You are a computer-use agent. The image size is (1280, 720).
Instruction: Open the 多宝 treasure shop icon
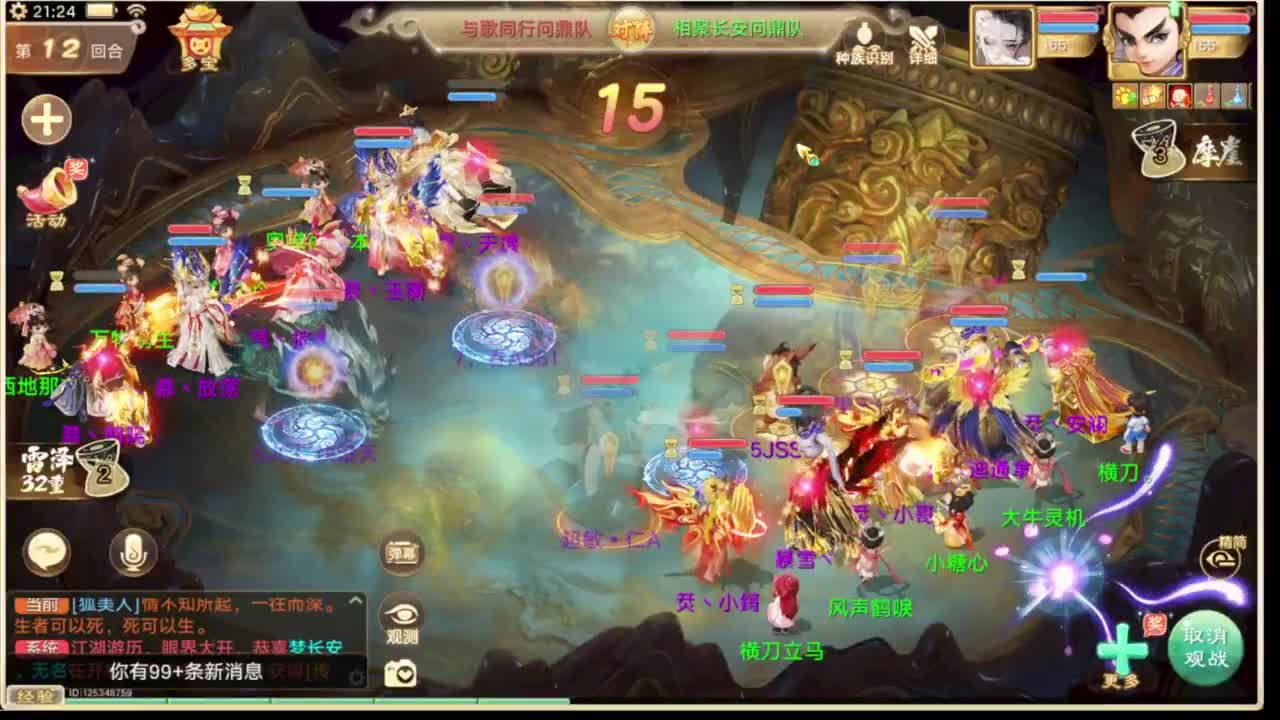pyautogui.click(x=196, y=38)
